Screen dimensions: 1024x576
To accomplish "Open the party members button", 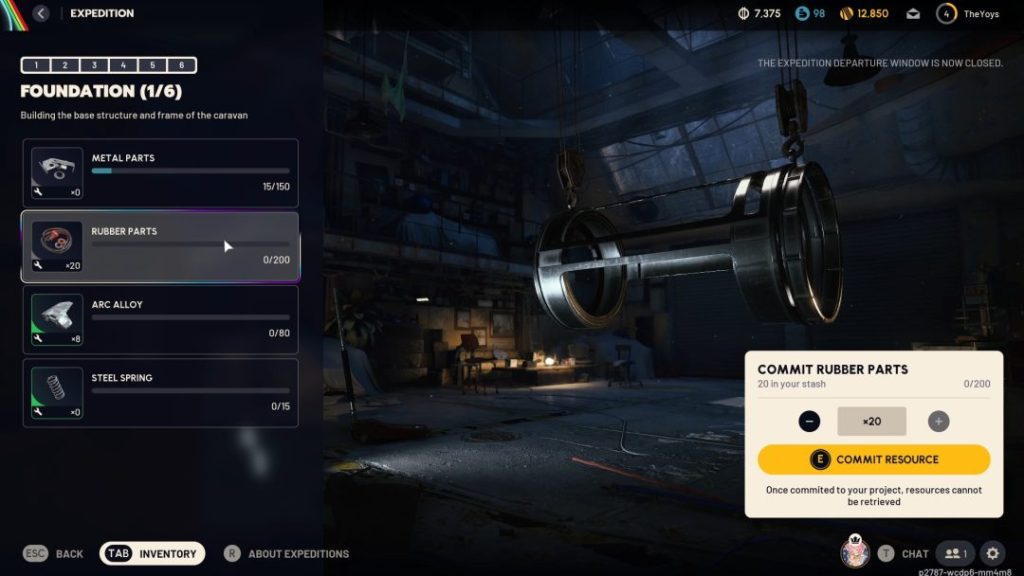I will point(955,553).
